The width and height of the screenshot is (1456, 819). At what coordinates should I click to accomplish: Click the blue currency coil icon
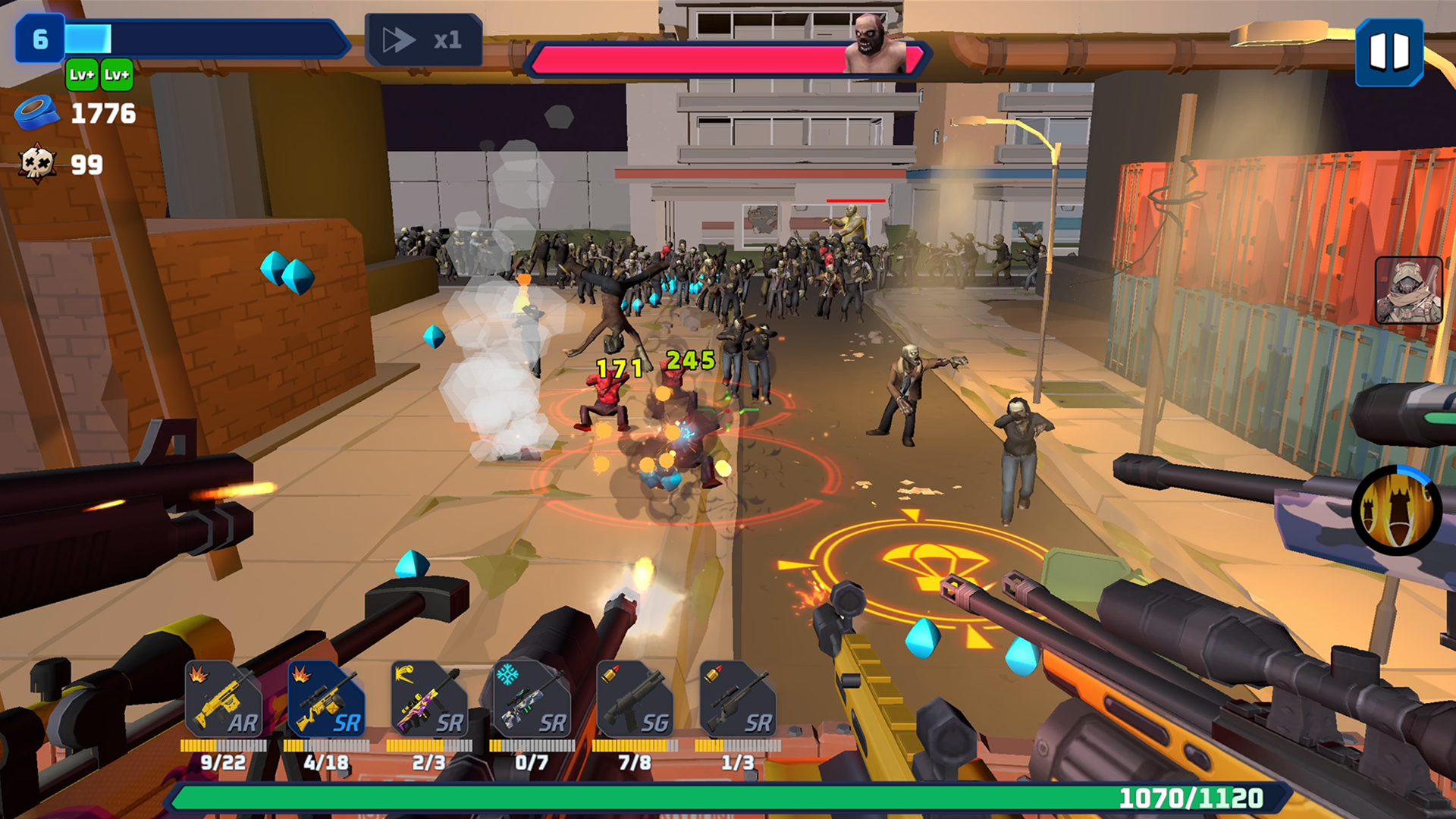click(x=39, y=115)
